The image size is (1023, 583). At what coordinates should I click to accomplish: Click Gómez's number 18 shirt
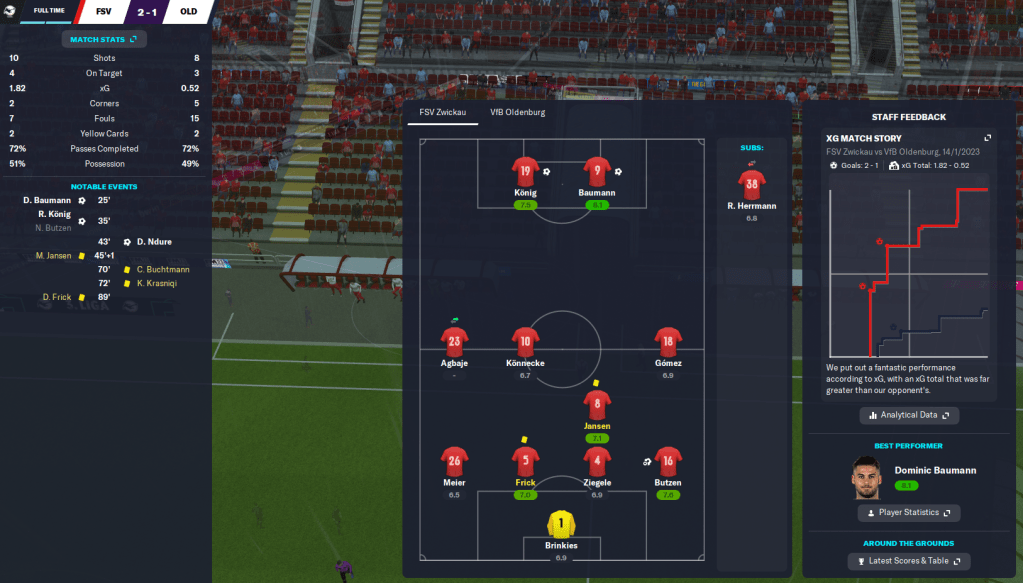click(667, 342)
